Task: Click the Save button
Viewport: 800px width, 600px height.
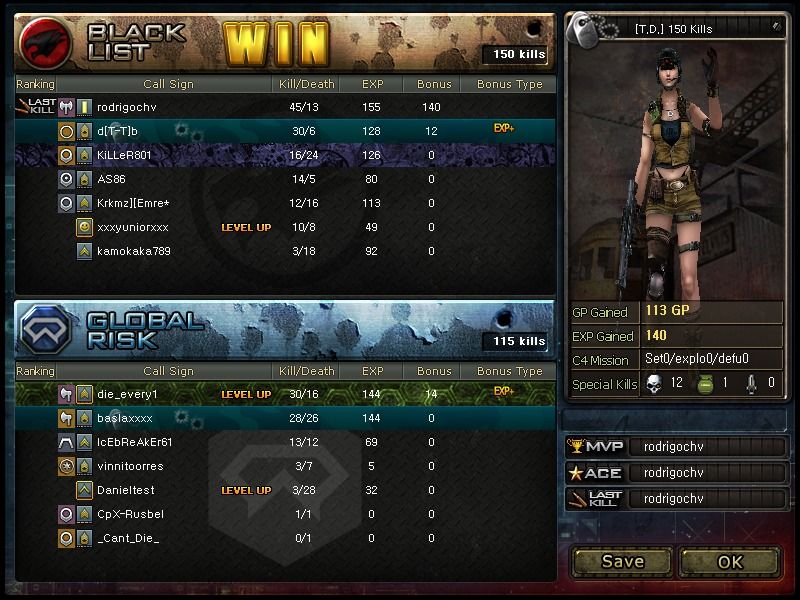Action: click(622, 561)
